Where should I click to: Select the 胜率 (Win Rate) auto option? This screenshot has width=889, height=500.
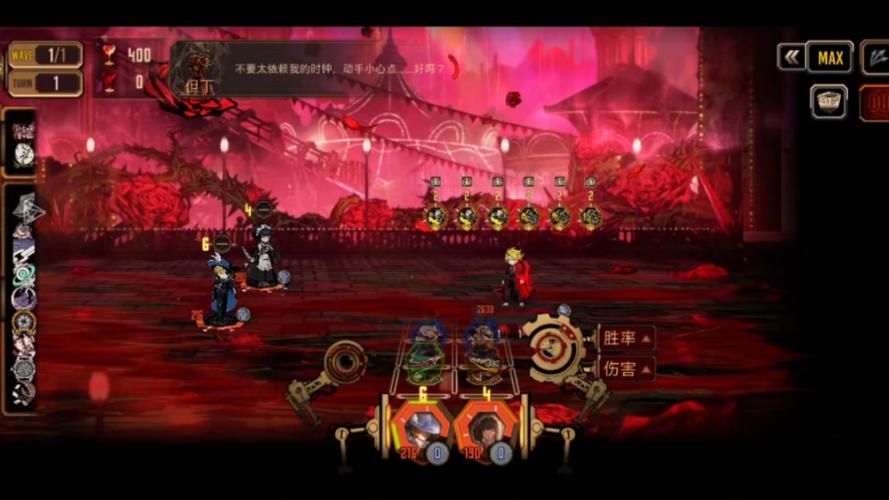[626, 338]
